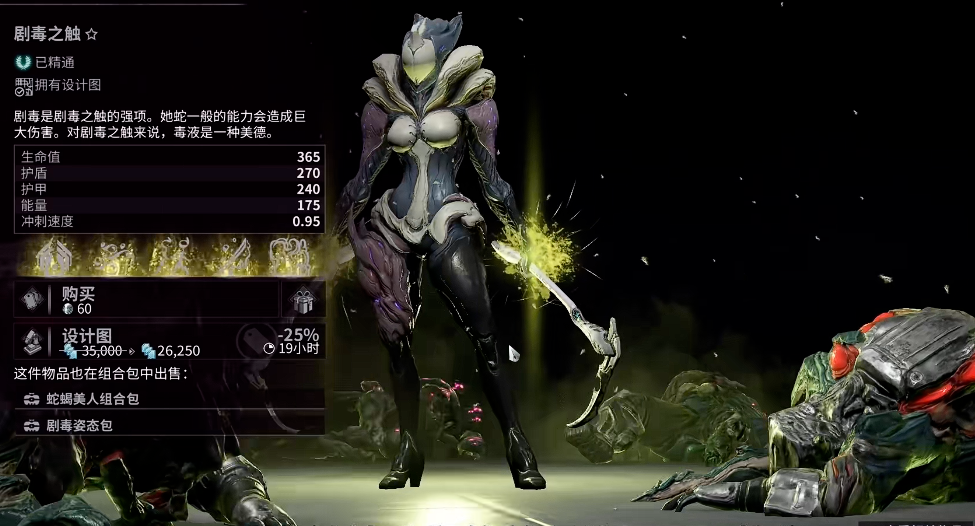Viewport: 975px width, 526px height.
Task: Show the Spores ability icon
Action: point(111,258)
